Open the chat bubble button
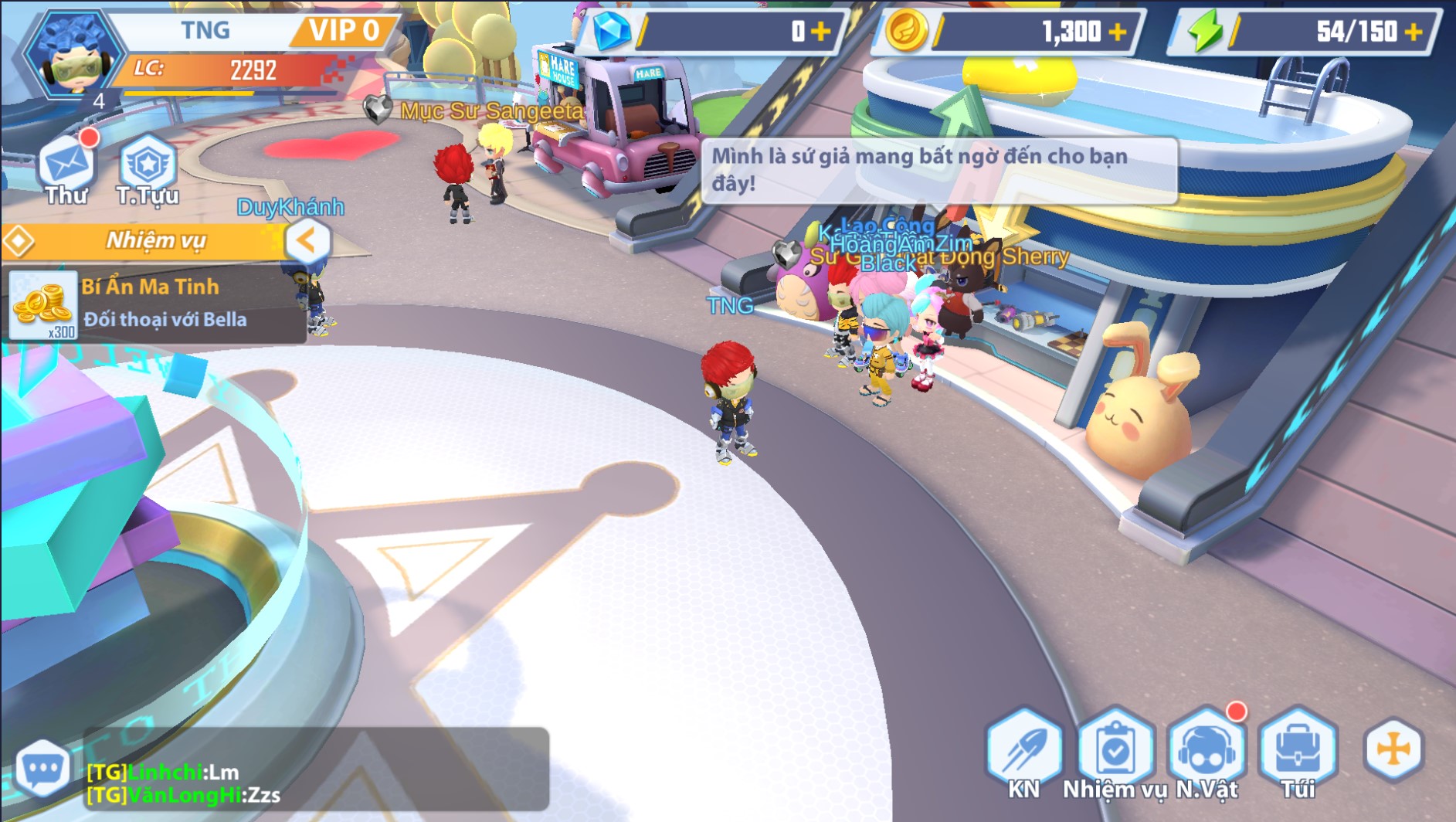This screenshot has width=1456, height=822. point(43,769)
